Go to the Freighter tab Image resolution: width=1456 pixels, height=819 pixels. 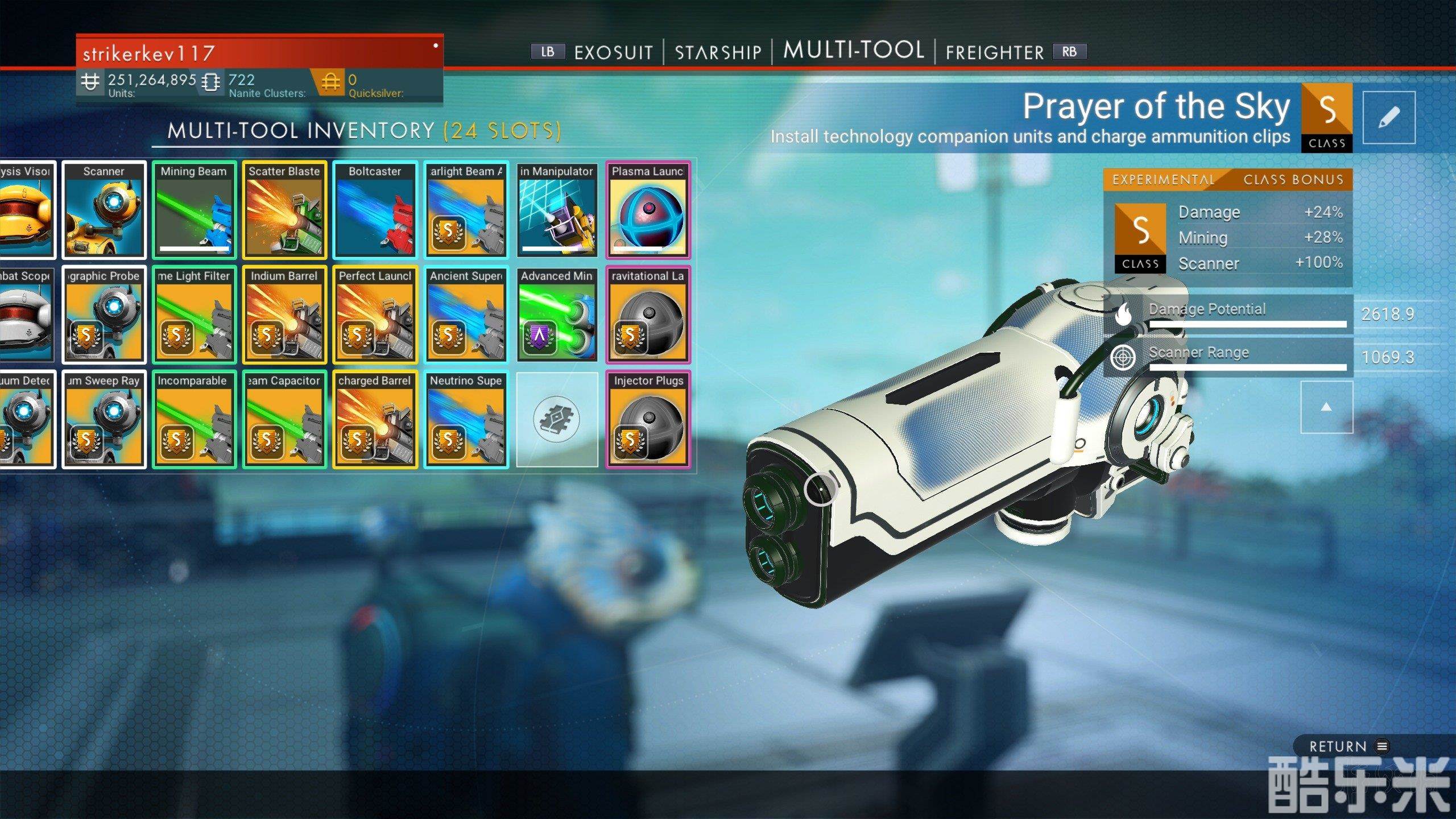(995, 52)
